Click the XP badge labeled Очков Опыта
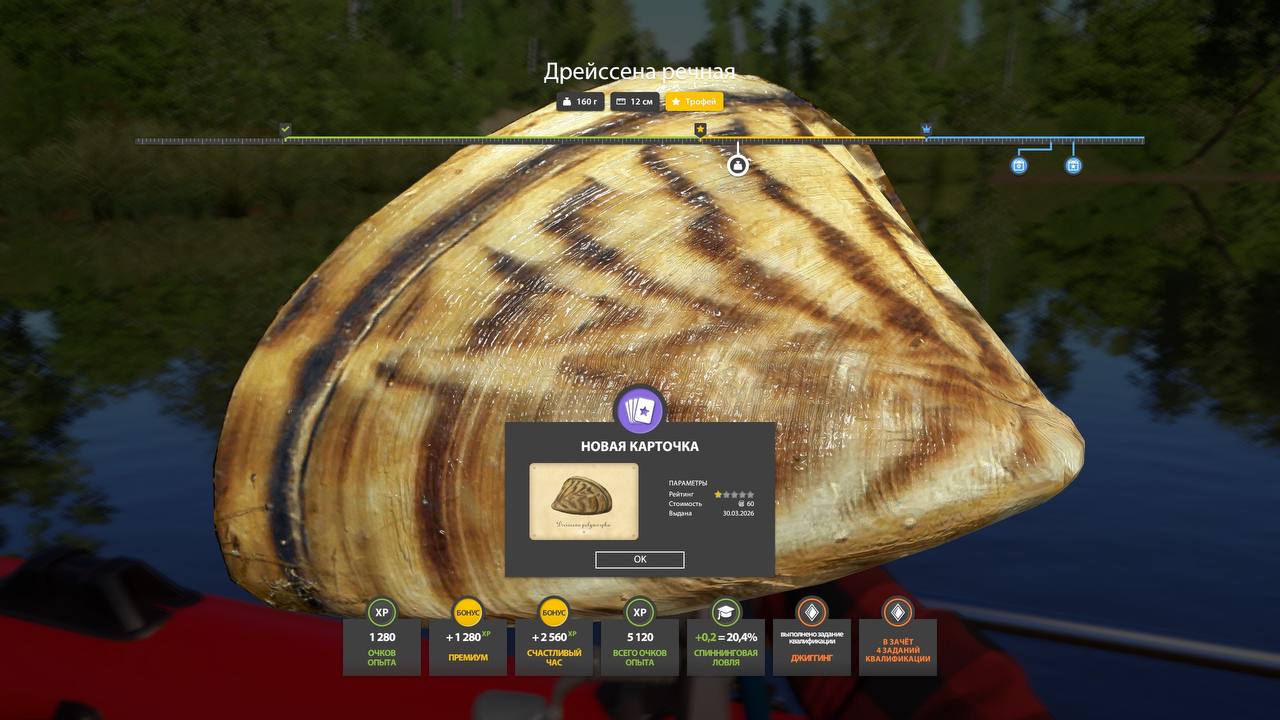1280x720 pixels. (381, 611)
